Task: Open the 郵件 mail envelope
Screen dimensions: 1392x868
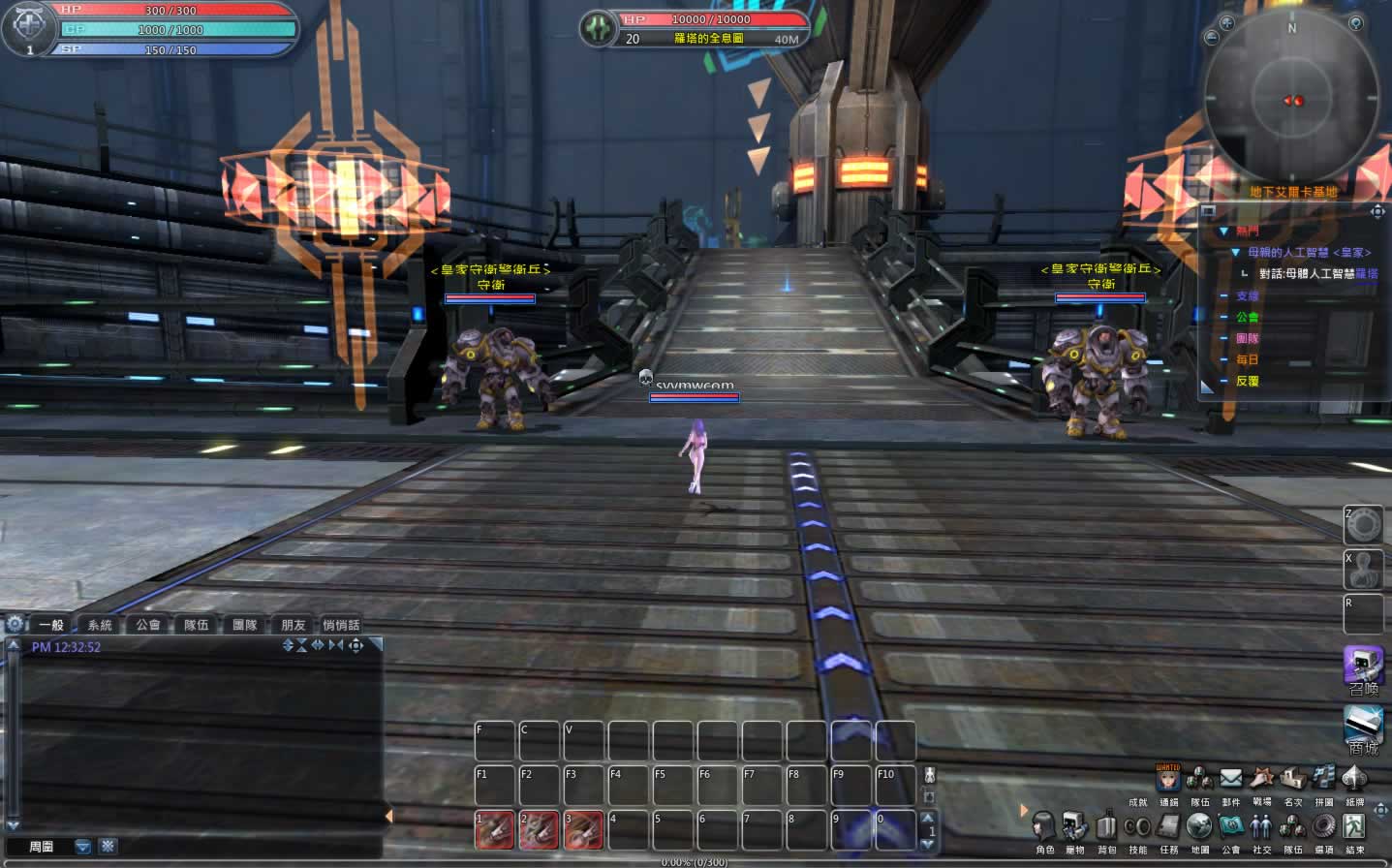Action: 1230,779
